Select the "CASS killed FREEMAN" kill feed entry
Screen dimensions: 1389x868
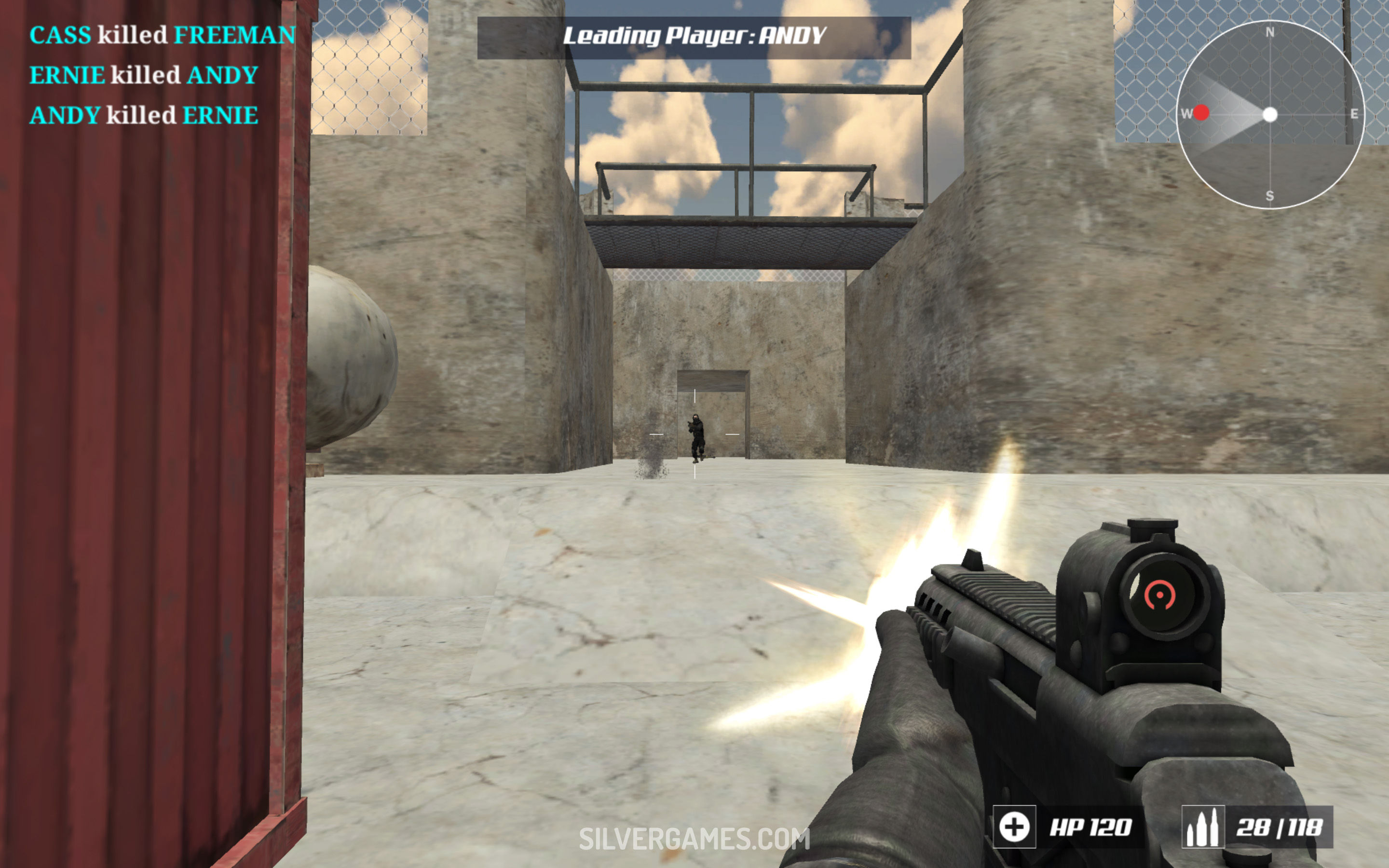coord(163,35)
